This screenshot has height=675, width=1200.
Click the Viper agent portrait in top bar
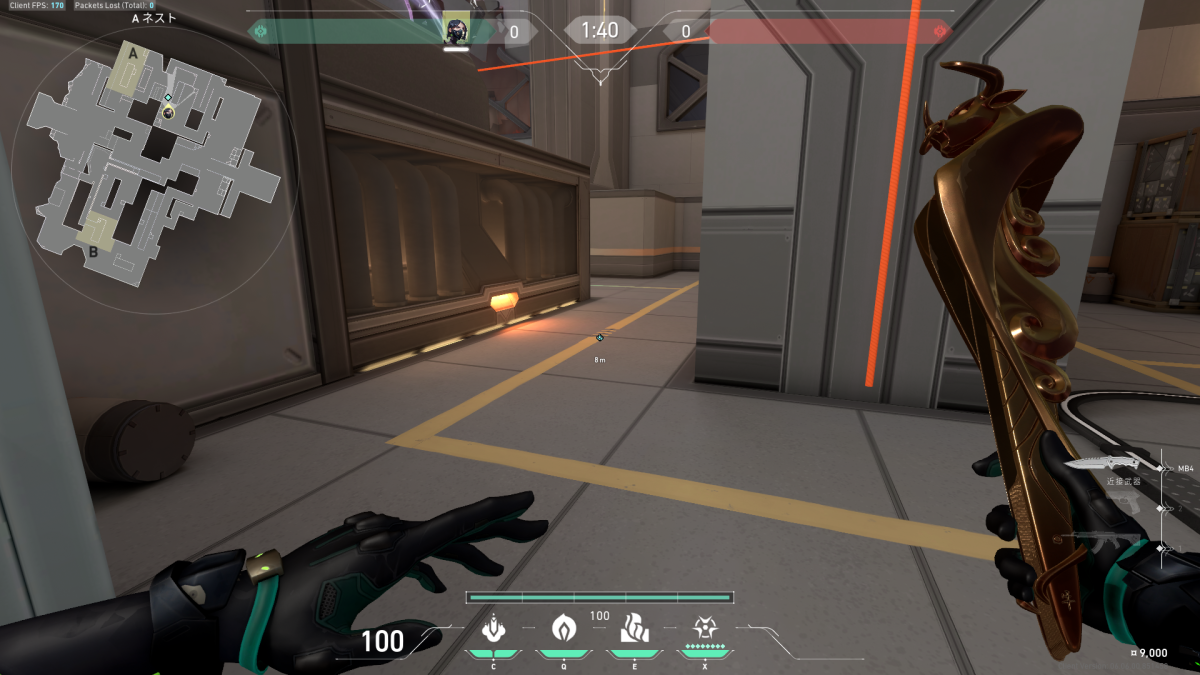coord(456,30)
